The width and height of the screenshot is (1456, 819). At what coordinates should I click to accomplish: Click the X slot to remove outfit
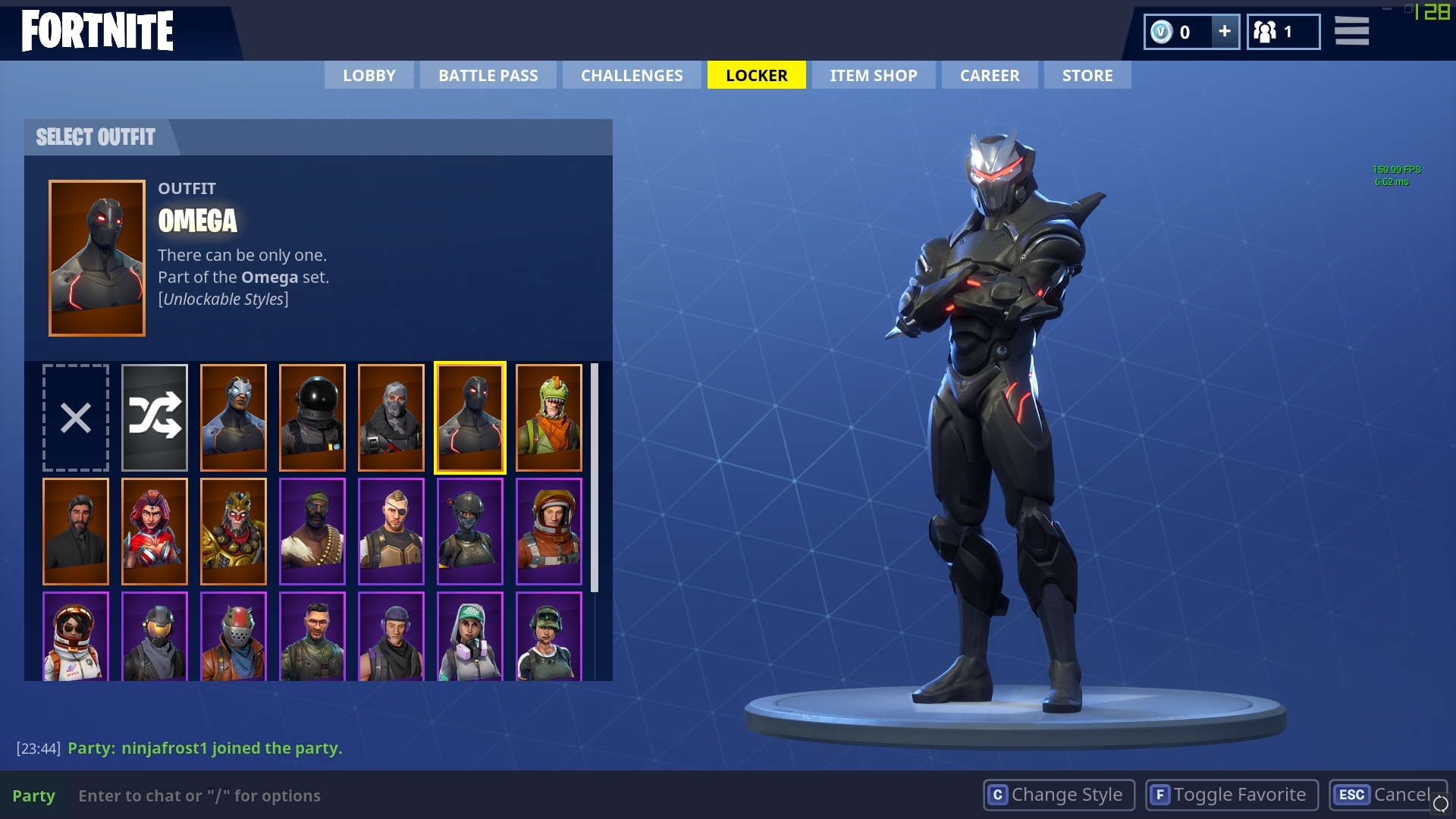pyautogui.click(x=75, y=416)
